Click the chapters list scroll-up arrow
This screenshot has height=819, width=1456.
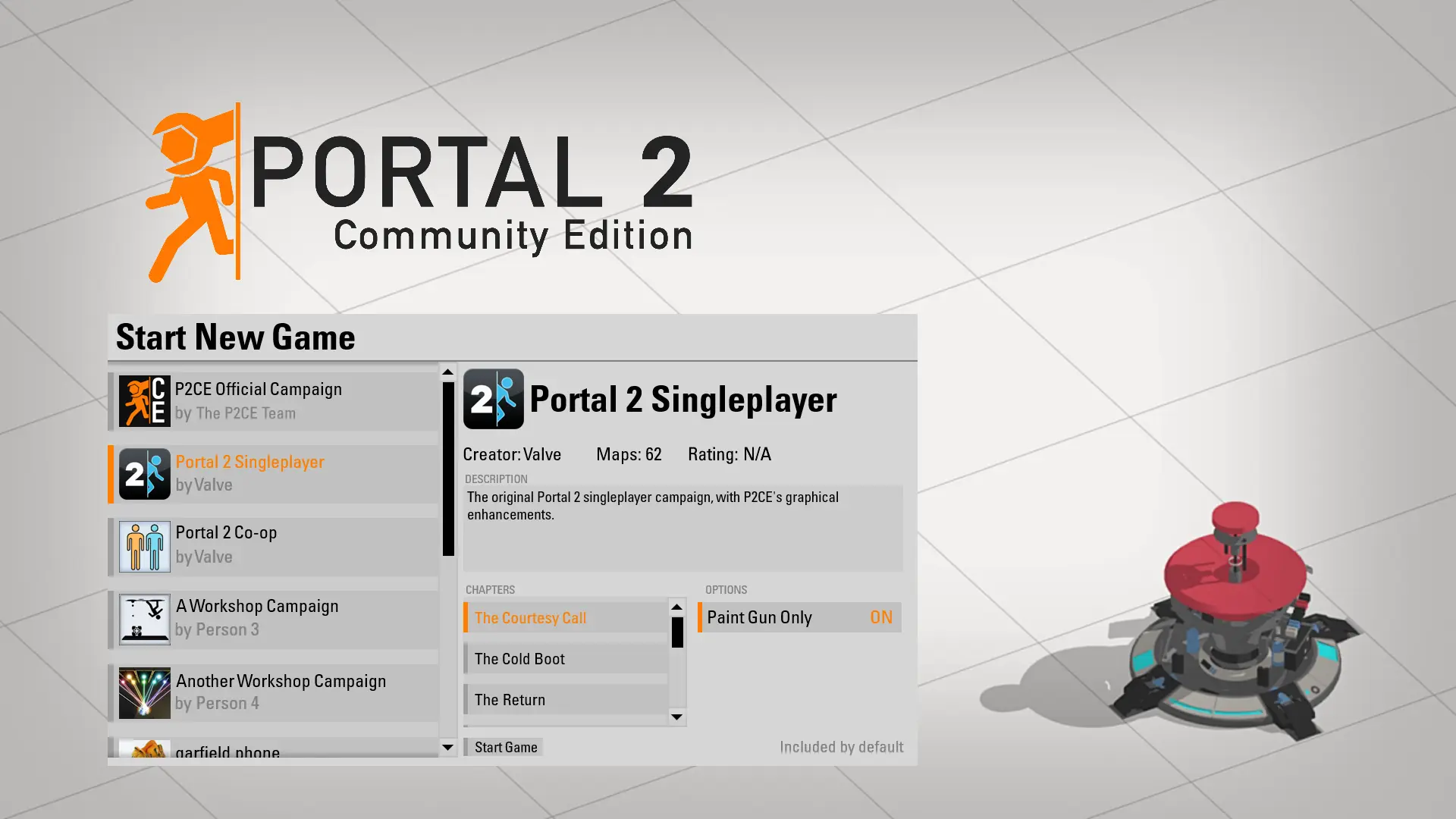[676, 607]
